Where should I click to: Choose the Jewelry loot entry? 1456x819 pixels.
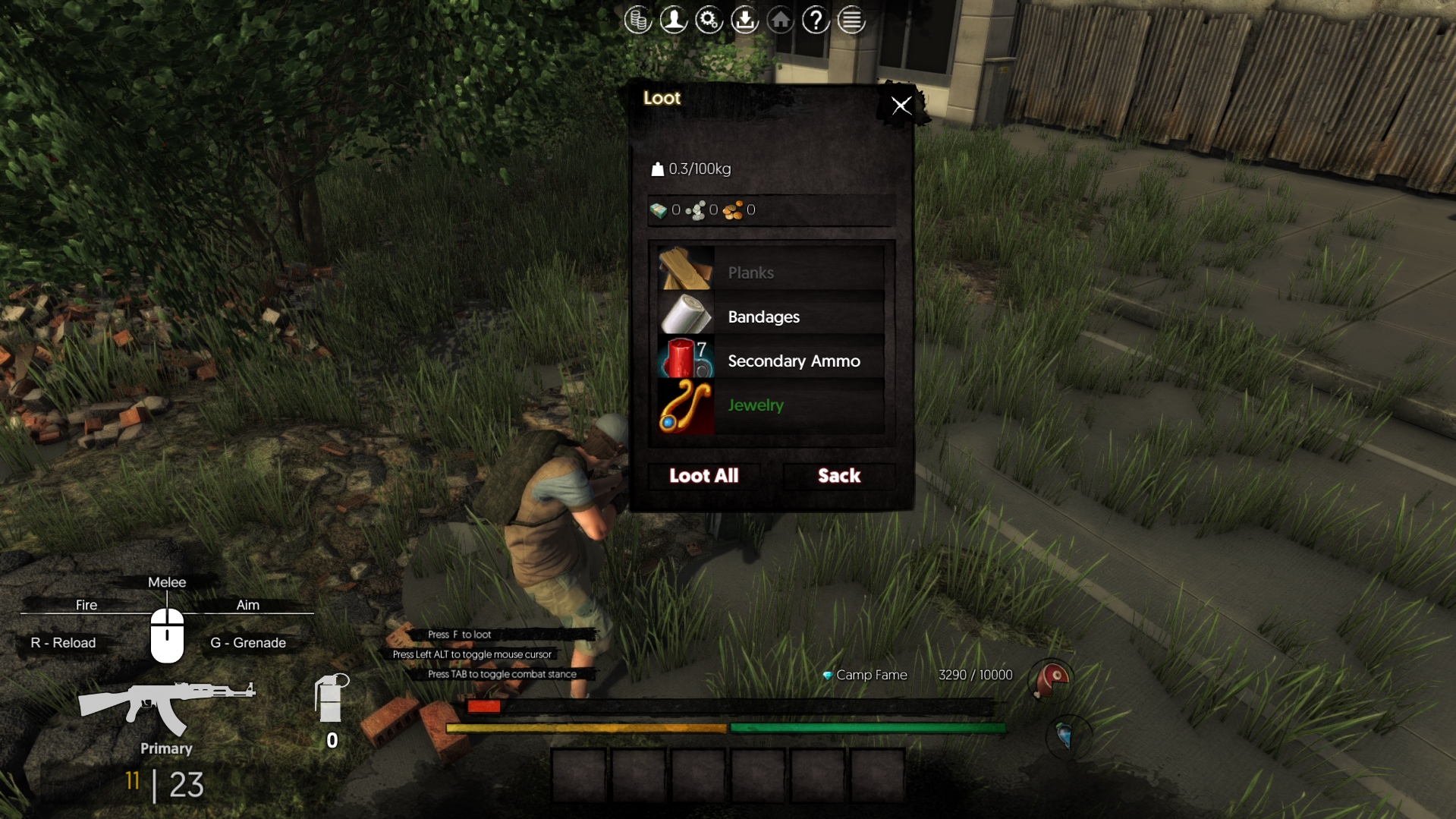tap(771, 405)
